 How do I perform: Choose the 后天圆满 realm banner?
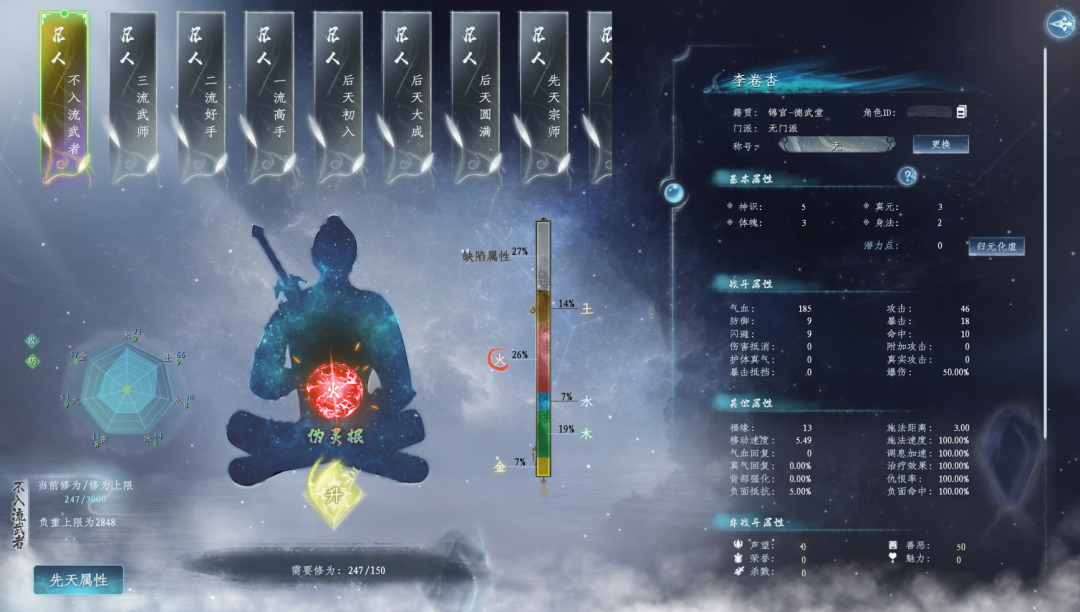point(475,97)
